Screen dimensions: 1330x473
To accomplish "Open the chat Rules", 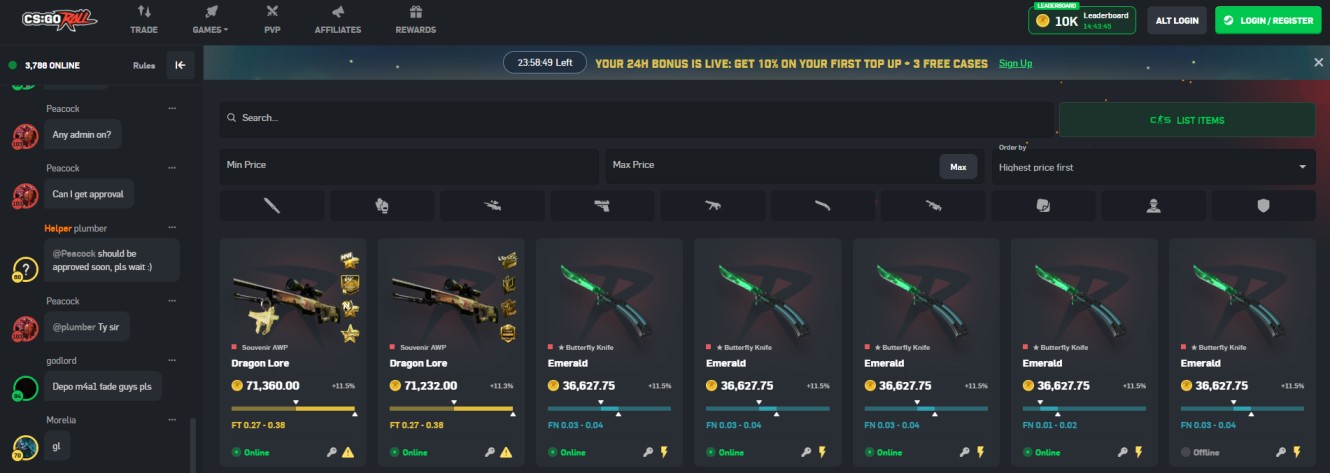I will pyautogui.click(x=144, y=66).
